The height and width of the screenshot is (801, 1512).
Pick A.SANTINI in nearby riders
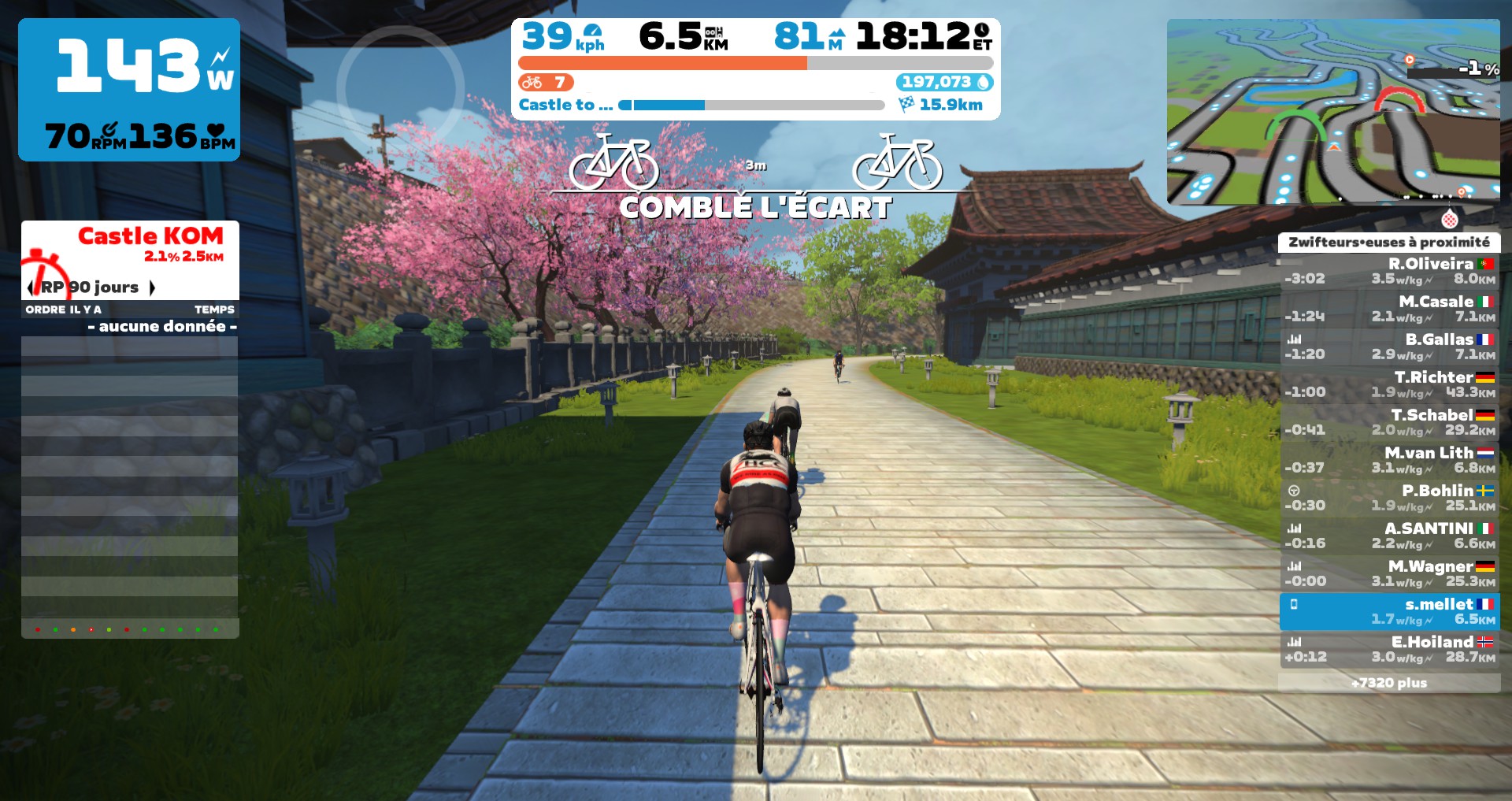click(1389, 536)
